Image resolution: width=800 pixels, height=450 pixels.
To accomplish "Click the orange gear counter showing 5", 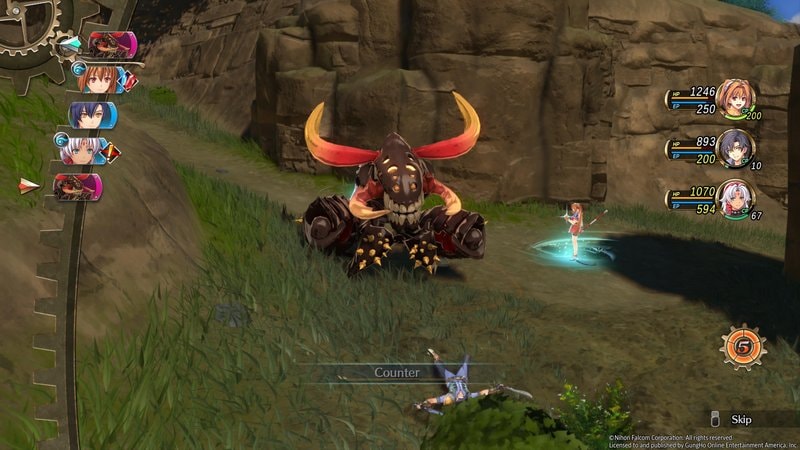I will [x=741, y=347].
